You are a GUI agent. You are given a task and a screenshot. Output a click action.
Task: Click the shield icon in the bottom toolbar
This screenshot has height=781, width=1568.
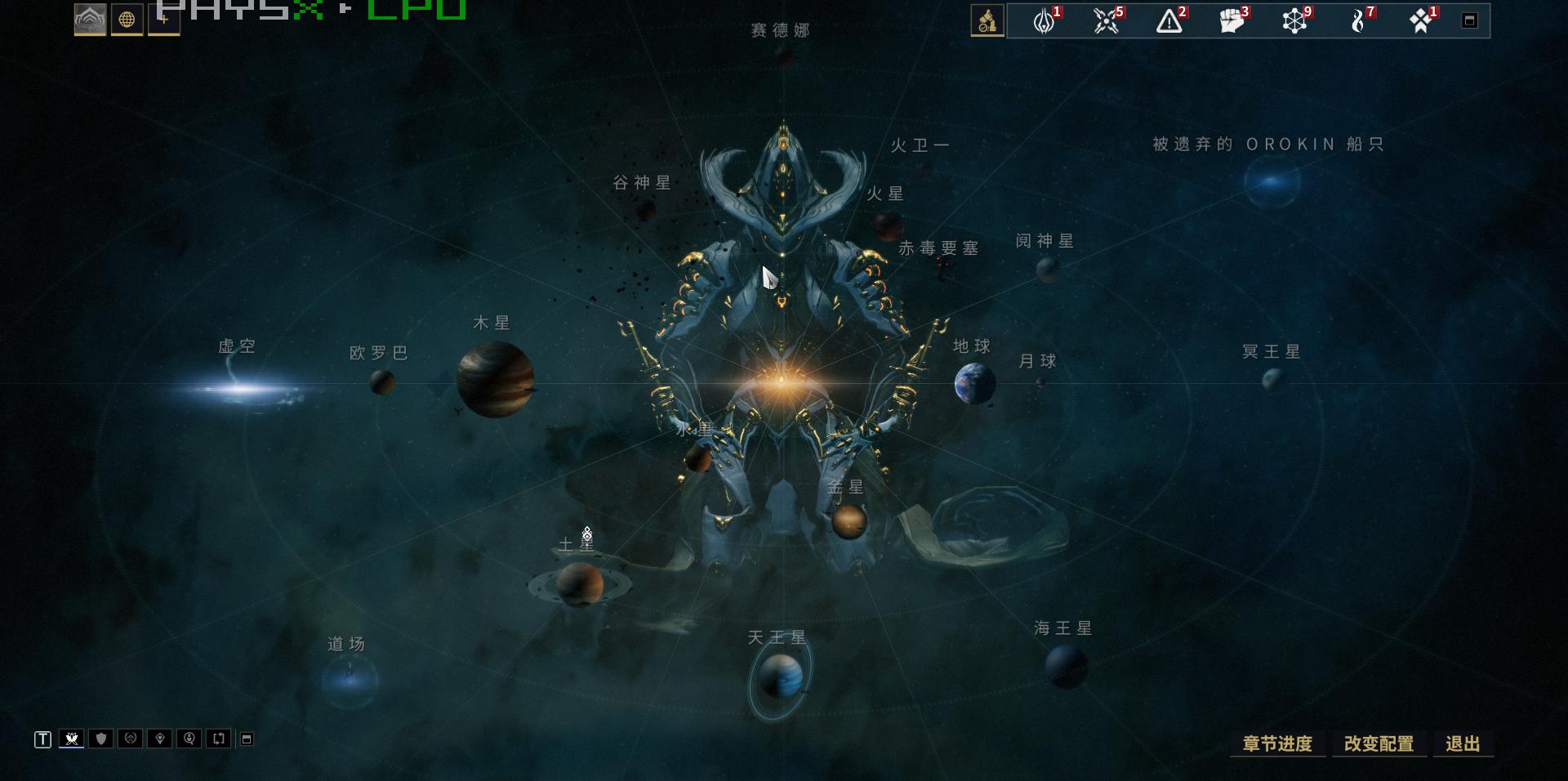coord(100,739)
